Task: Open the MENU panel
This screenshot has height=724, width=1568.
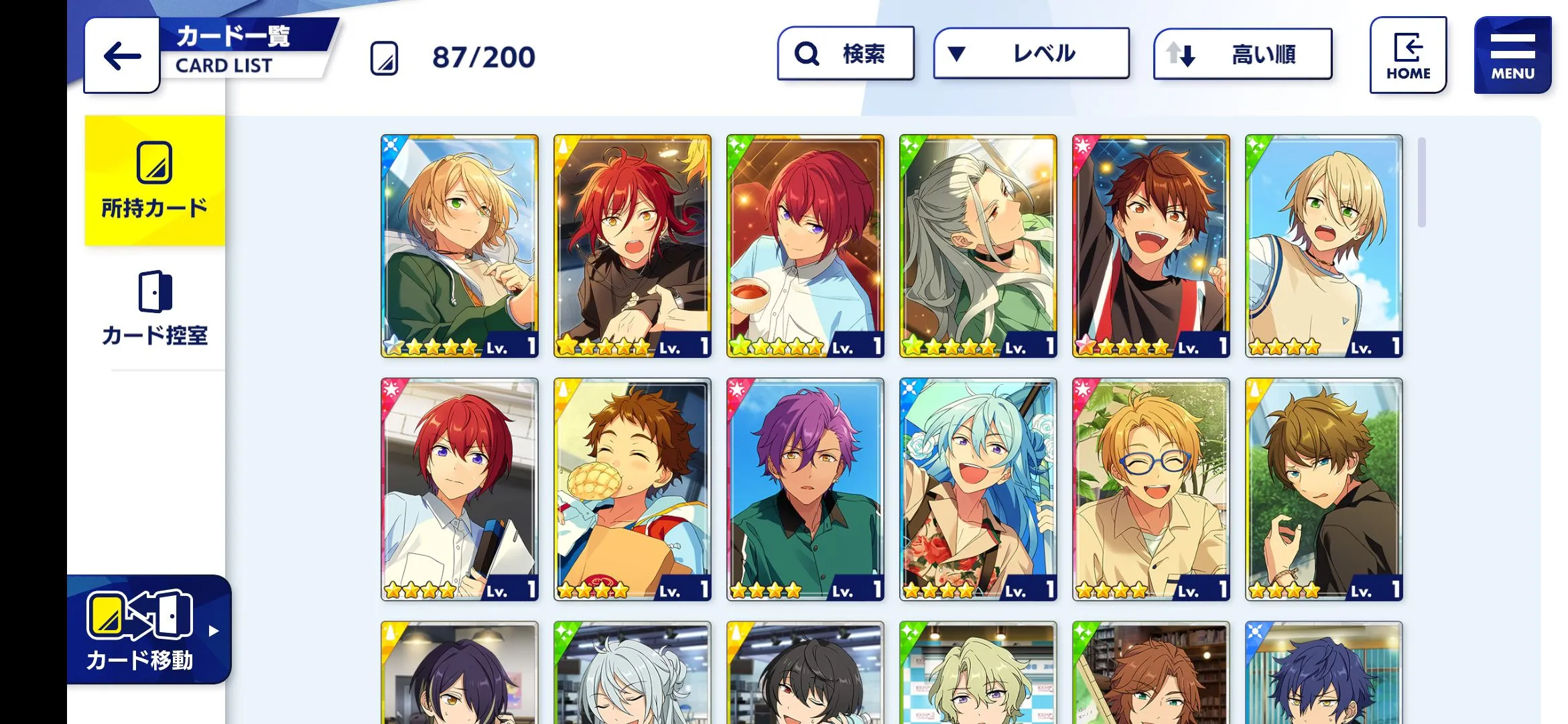Action: click(x=1512, y=56)
